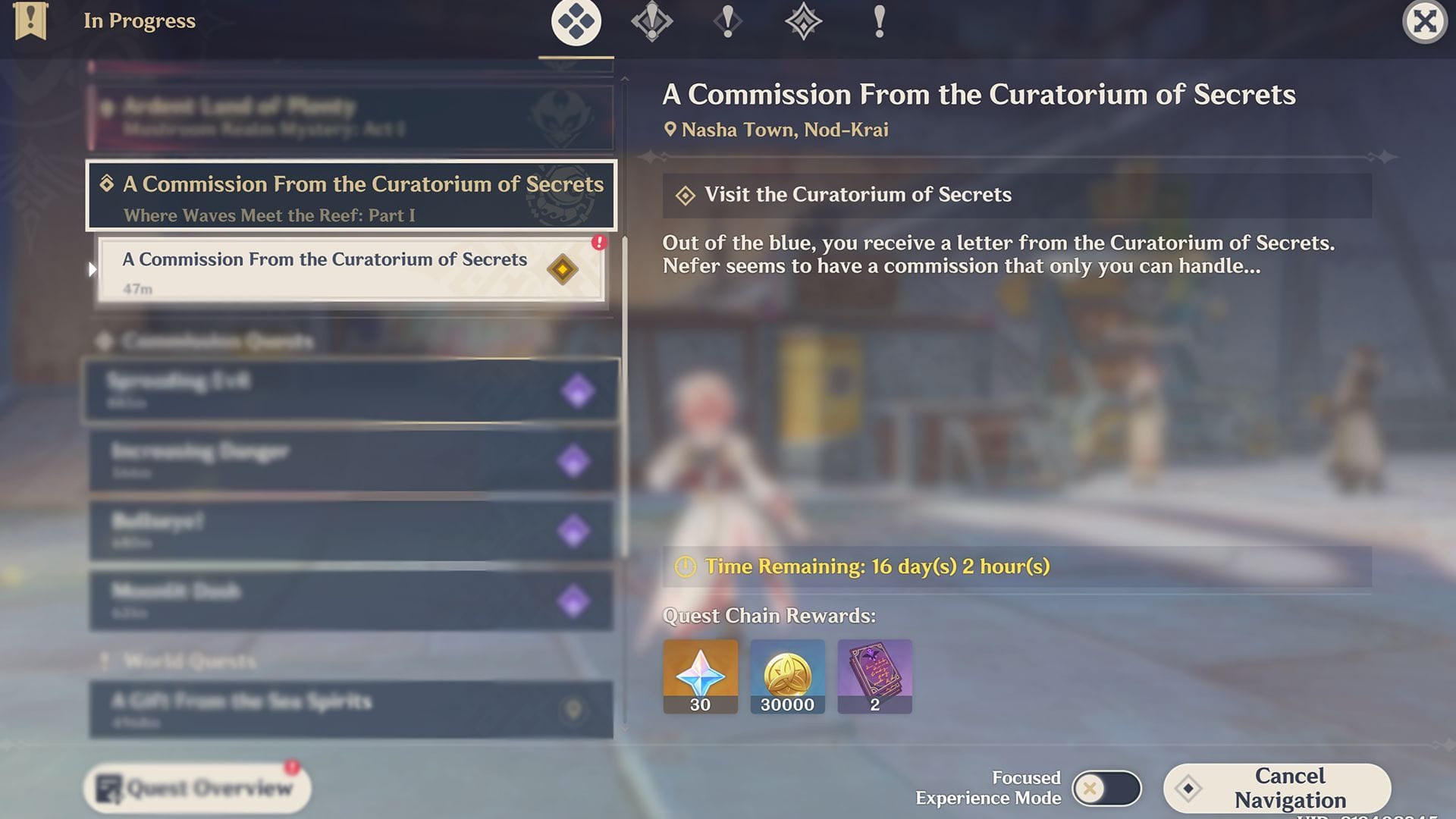Click the Mora reward icon showing 30000
Viewport: 1456px width, 819px height.
tap(787, 675)
